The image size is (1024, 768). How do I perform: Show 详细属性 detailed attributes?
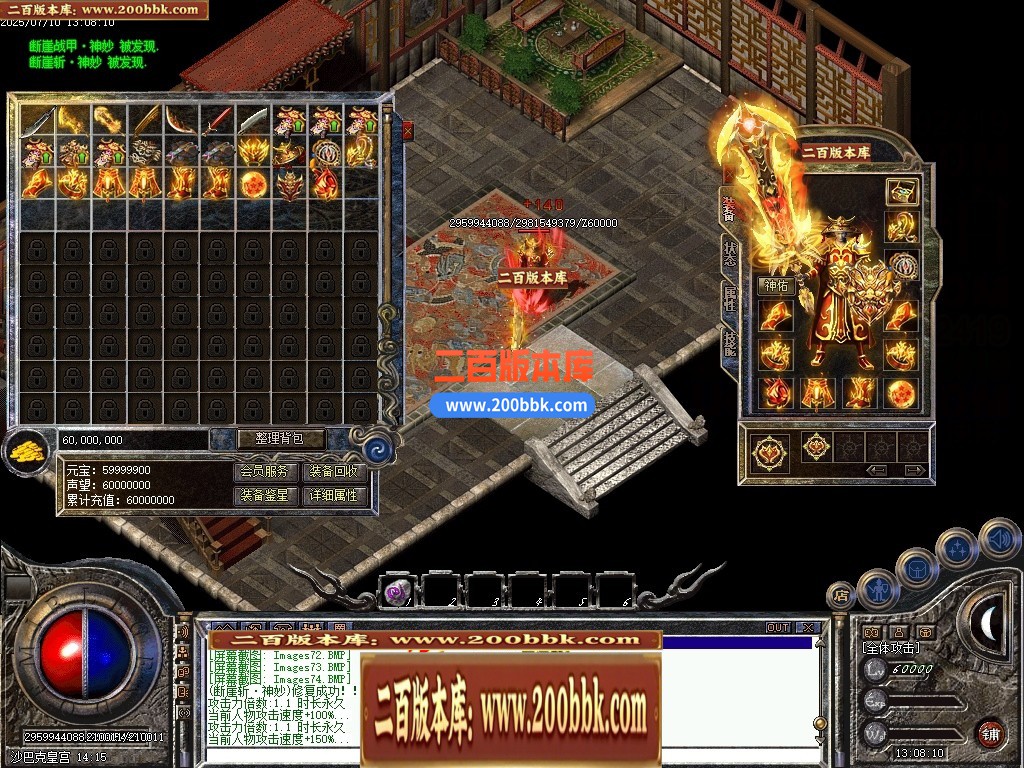tap(334, 495)
